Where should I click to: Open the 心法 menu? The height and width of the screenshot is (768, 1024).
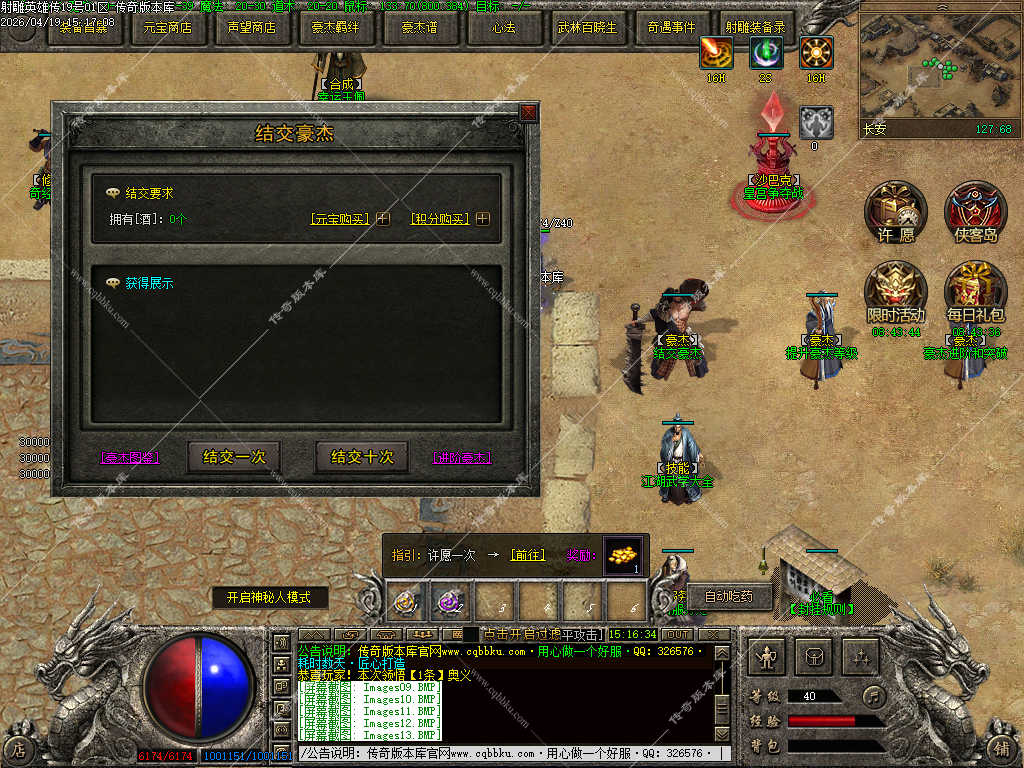click(x=504, y=28)
